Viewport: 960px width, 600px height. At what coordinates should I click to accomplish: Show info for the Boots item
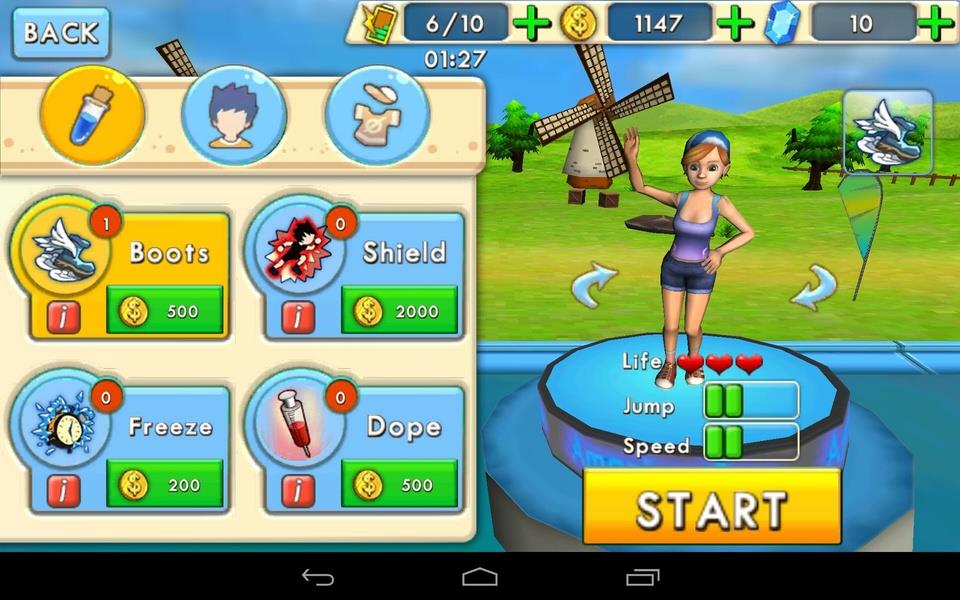pos(63,317)
